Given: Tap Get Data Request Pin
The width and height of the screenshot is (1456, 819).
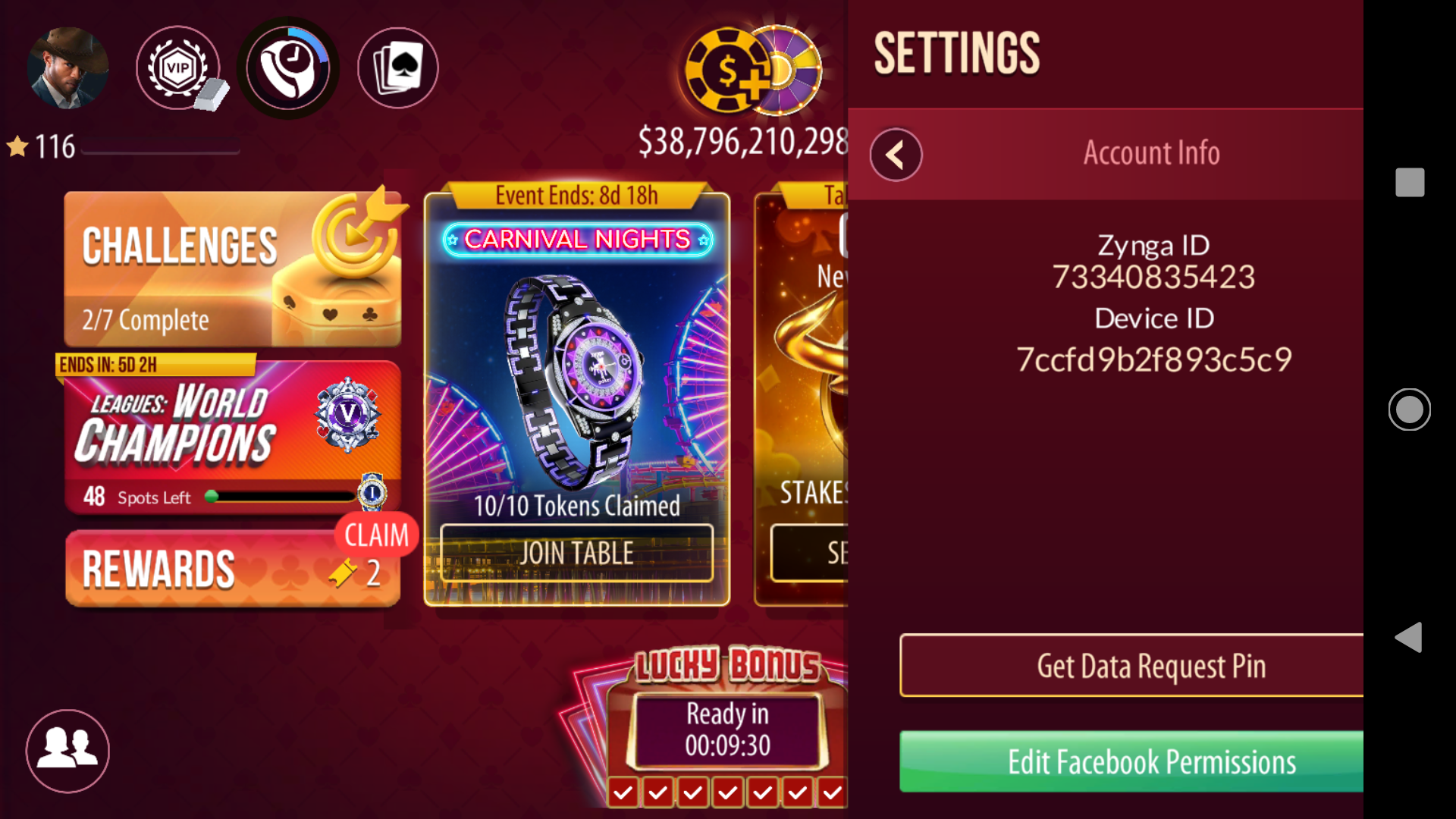Looking at the screenshot, I should point(1131,666).
